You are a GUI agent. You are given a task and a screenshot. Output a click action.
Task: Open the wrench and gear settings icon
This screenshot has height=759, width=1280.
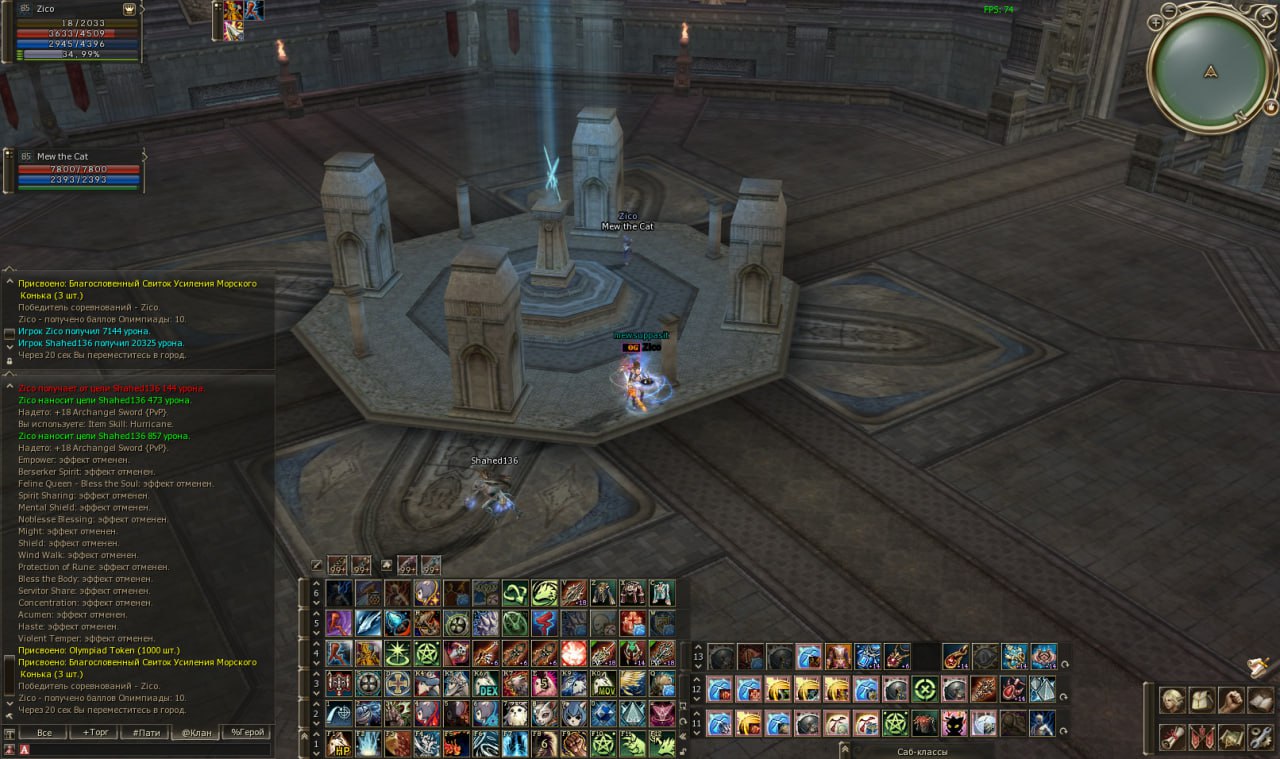tap(1260, 737)
